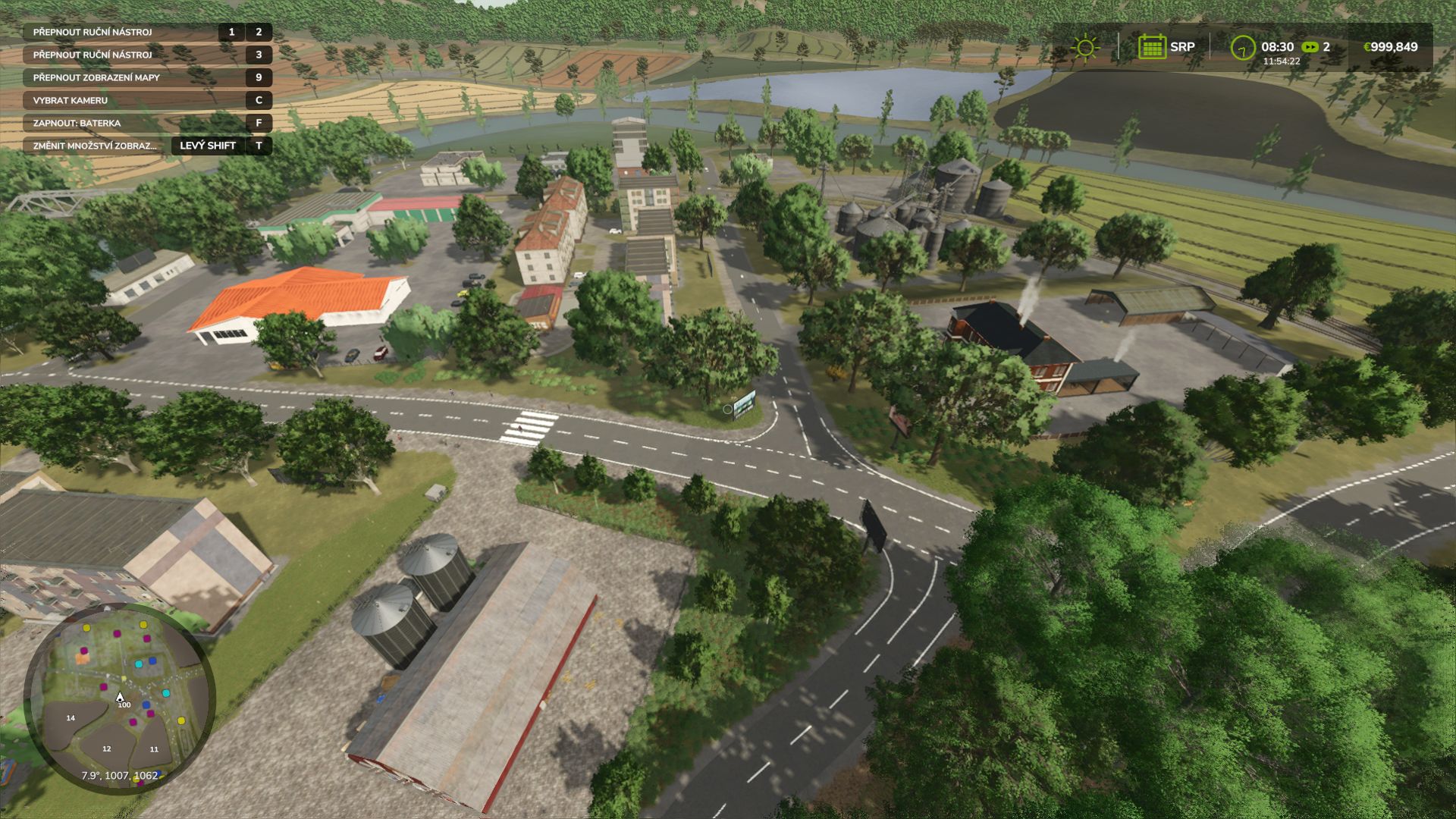The image size is (1456, 819).
Task: Click the 'C' key badge for camera
Action: point(258,100)
